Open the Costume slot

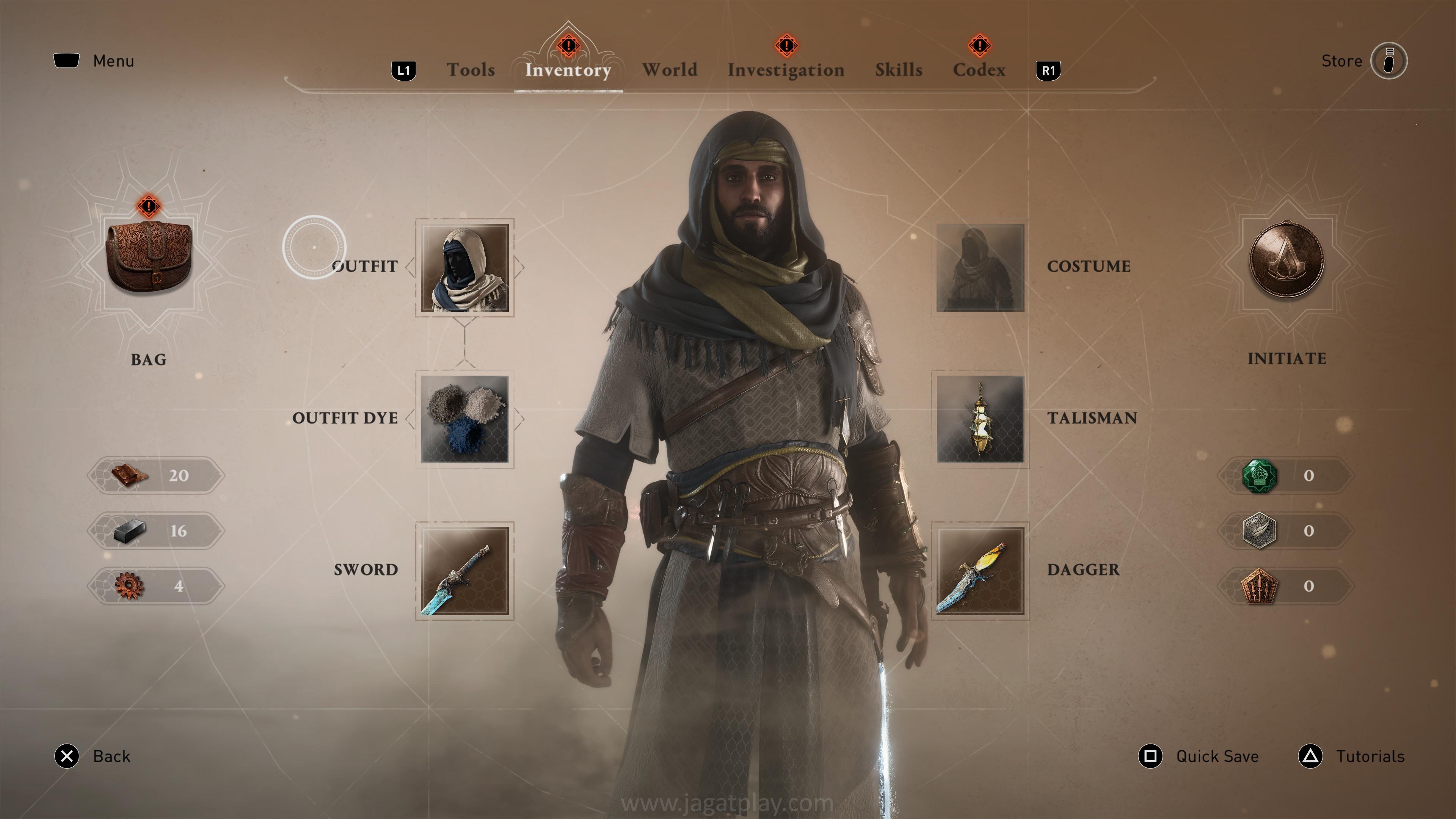[980, 267]
